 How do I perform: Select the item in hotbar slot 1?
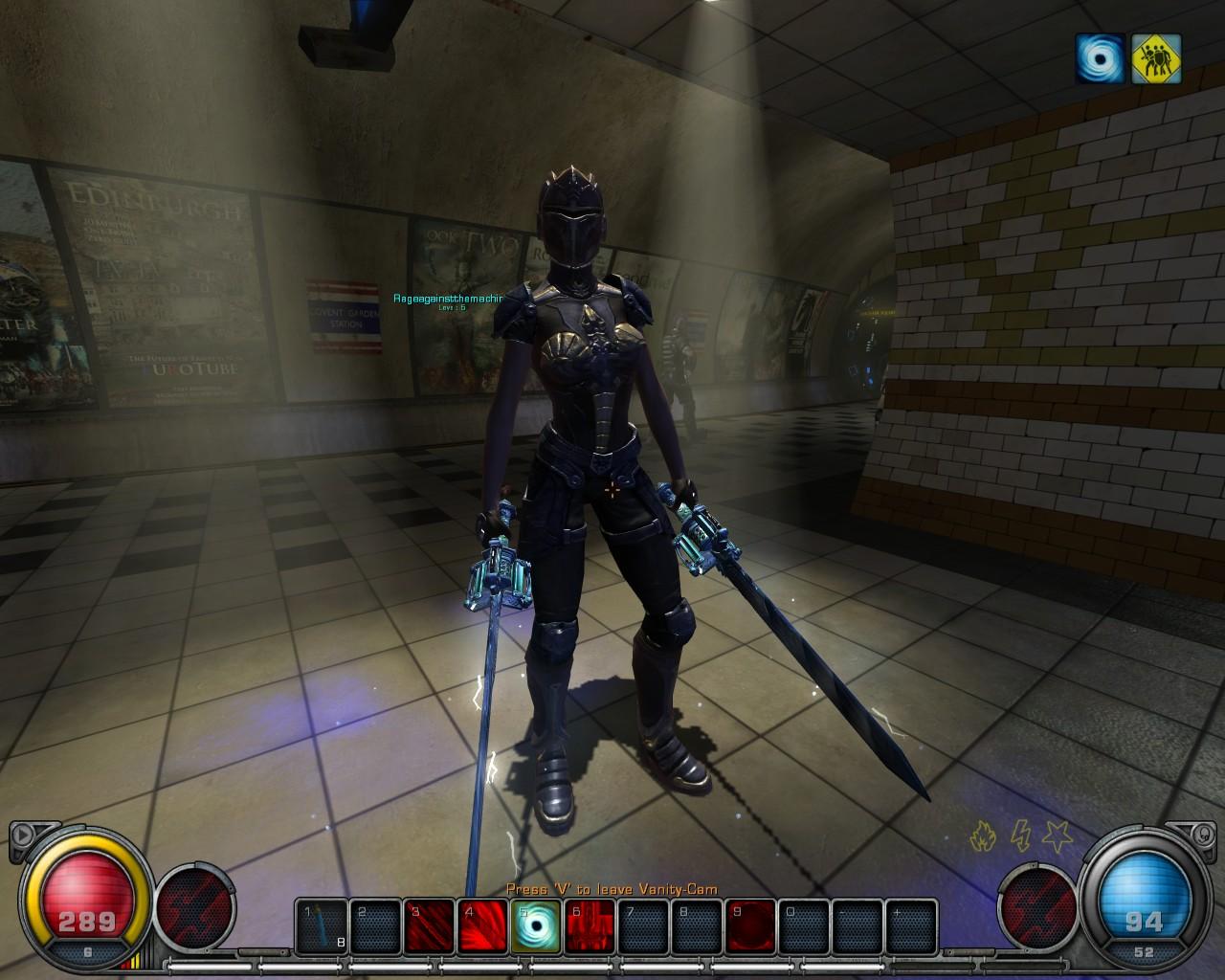coord(321,926)
